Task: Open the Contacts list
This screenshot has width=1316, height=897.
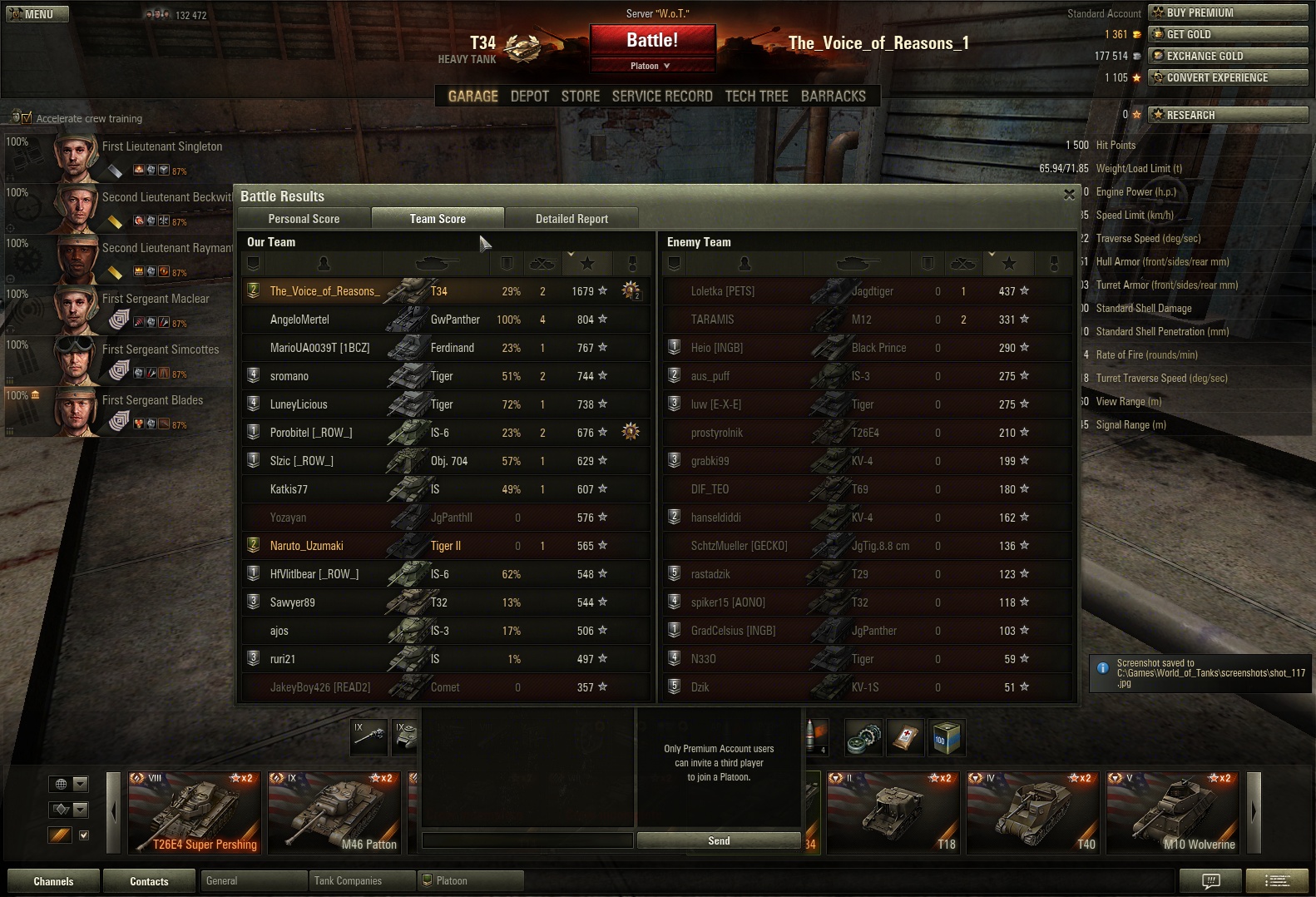Action: tap(149, 881)
